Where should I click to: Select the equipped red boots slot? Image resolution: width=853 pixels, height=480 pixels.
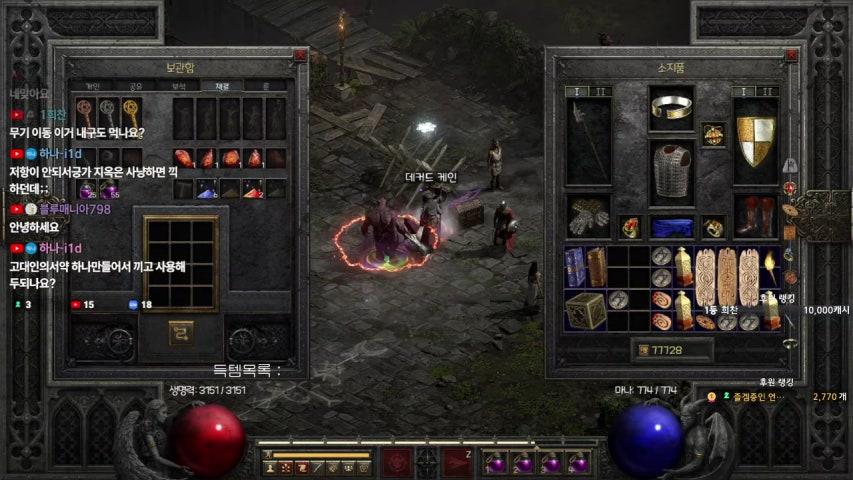tap(755, 216)
